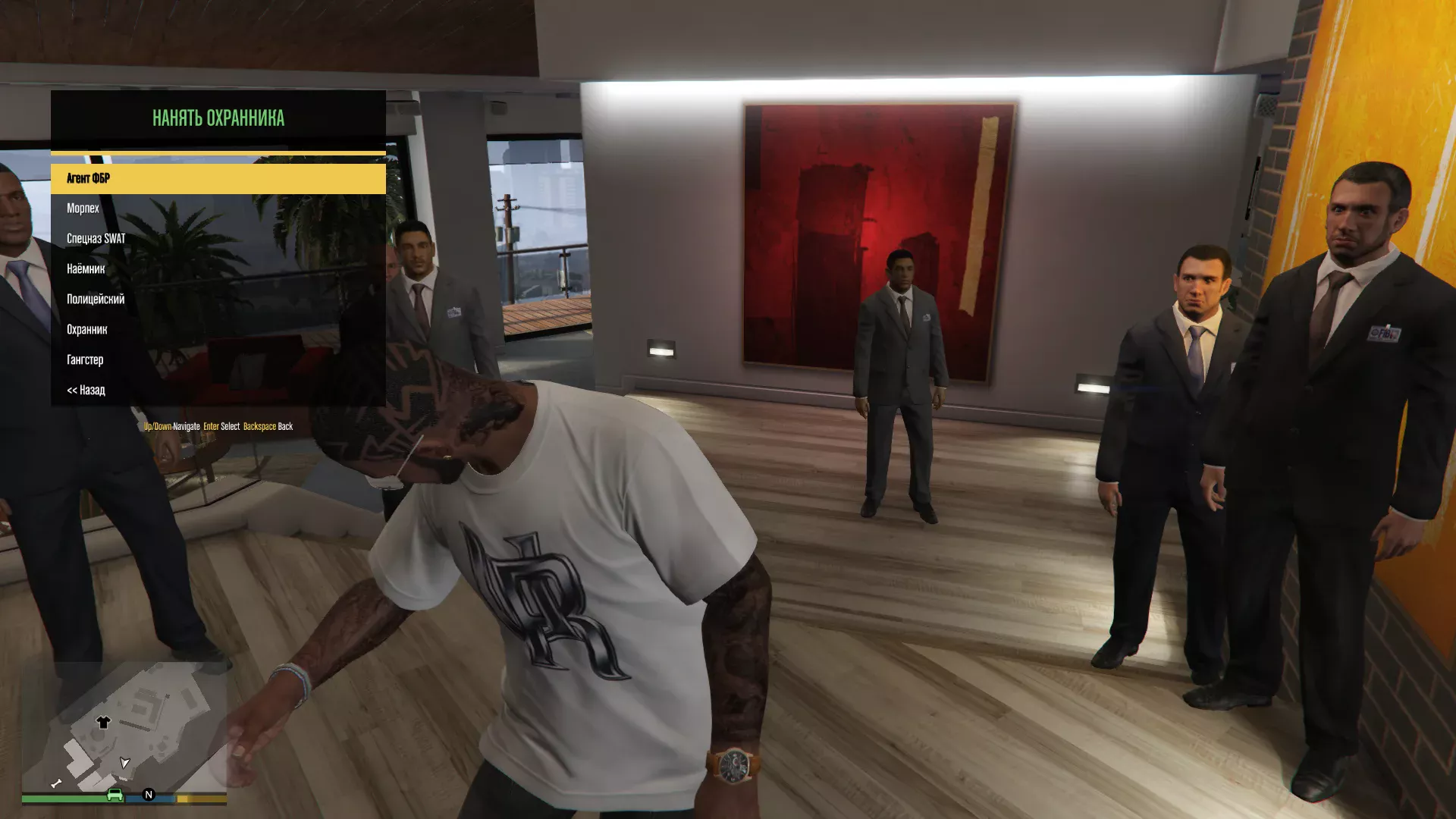
Task: Click the bone blip on the minimap
Action: pyautogui.click(x=56, y=783)
